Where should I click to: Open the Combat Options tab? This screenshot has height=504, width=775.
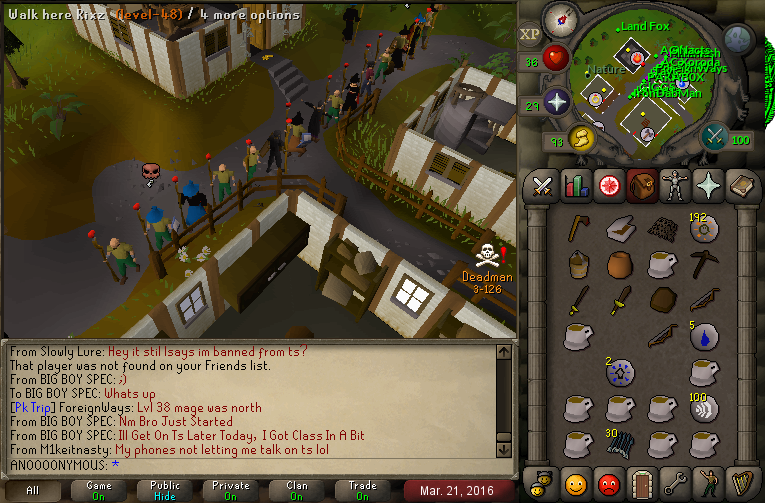click(542, 185)
